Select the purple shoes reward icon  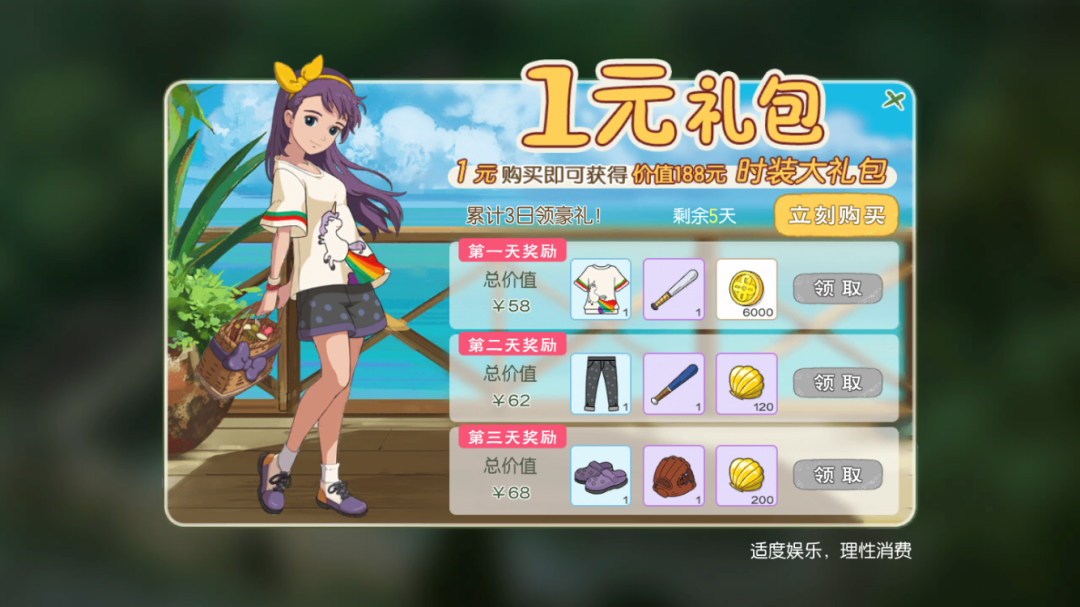pos(600,475)
